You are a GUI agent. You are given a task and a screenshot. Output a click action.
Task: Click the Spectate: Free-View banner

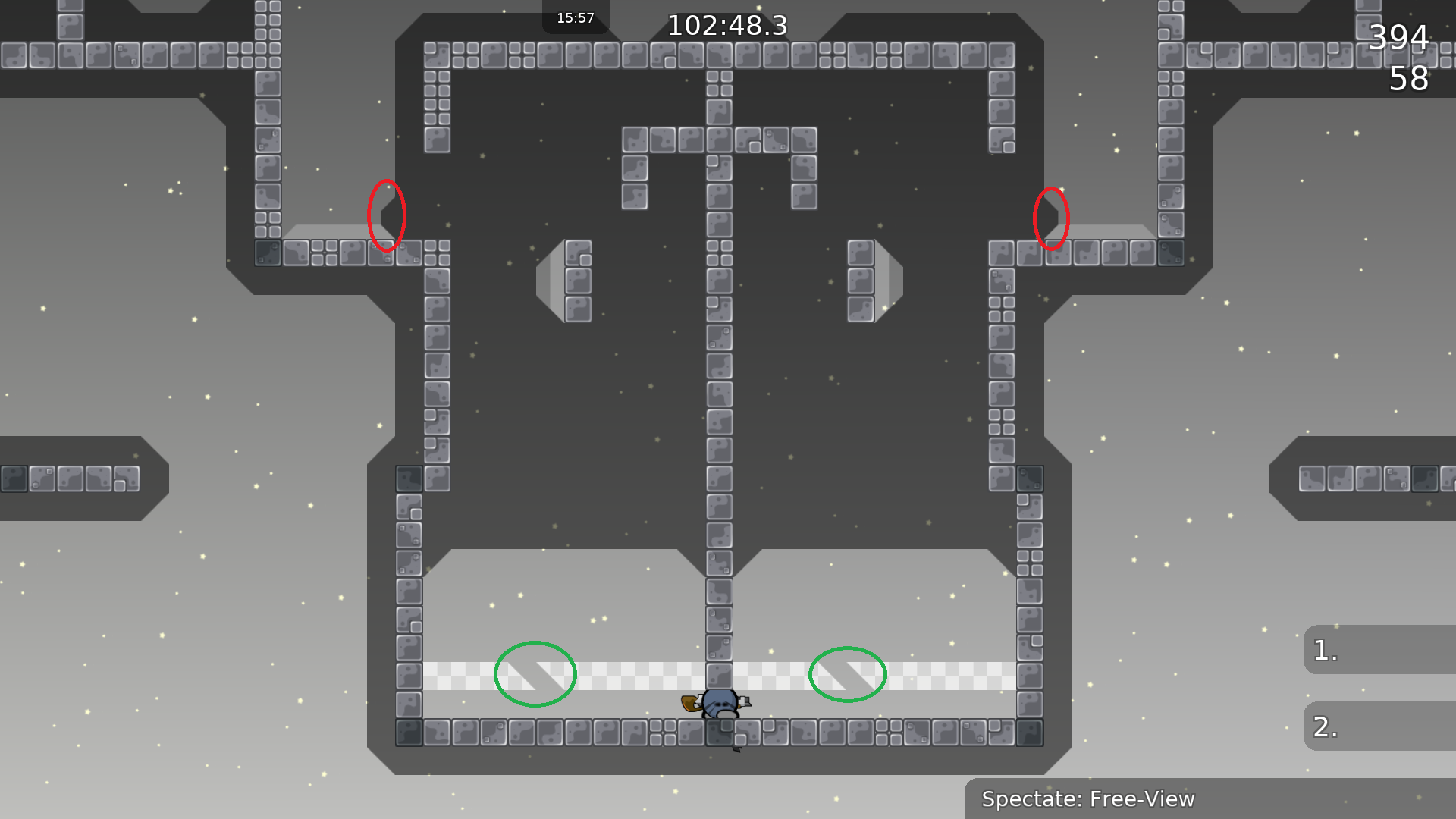[1088, 799]
